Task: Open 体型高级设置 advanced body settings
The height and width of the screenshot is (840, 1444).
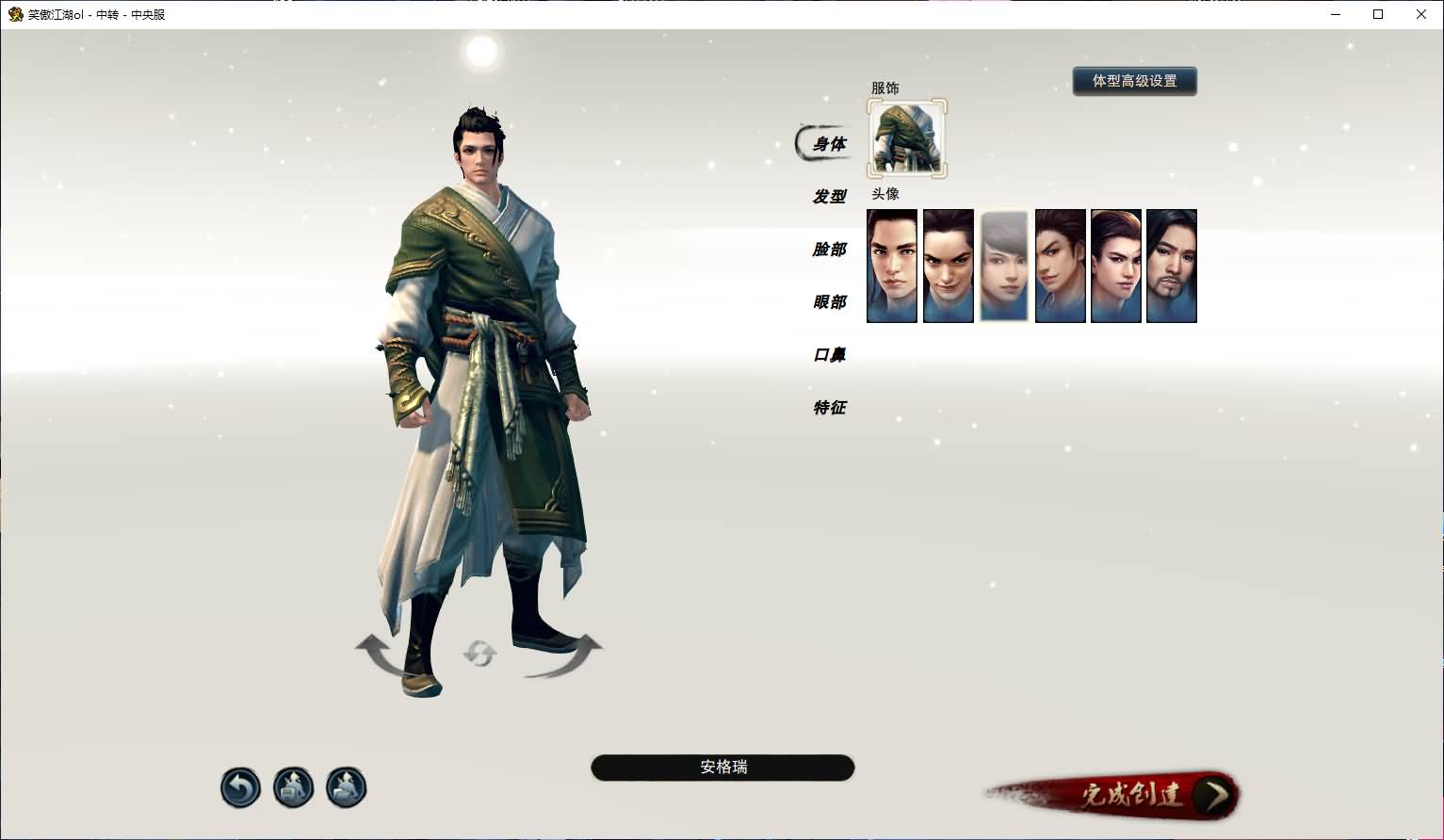Action: pyautogui.click(x=1134, y=81)
